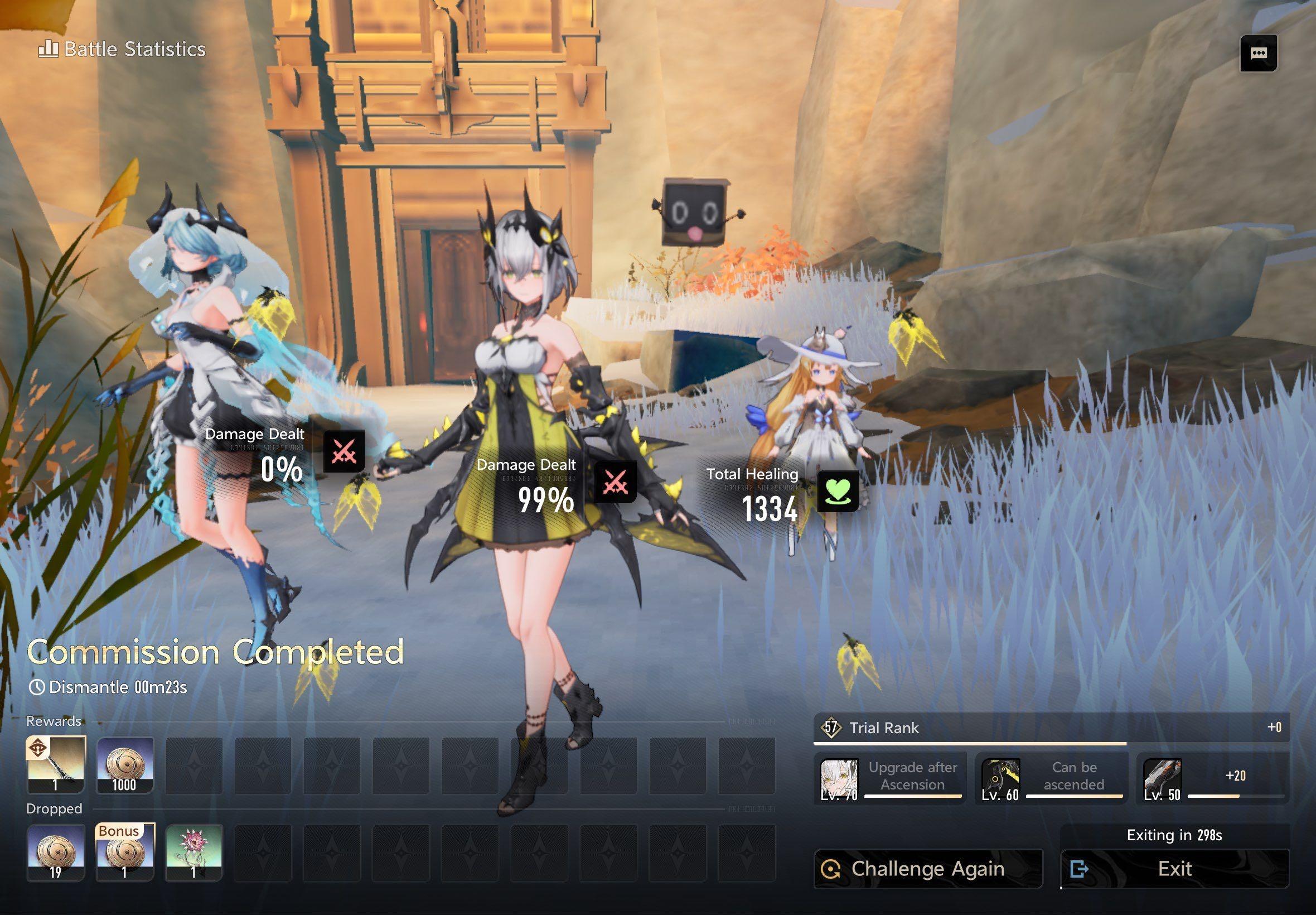The width and height of the screenshot is (1316, 915).
Task: Click the Trial Rank 57 bar
Action: tap(1051, 728)
